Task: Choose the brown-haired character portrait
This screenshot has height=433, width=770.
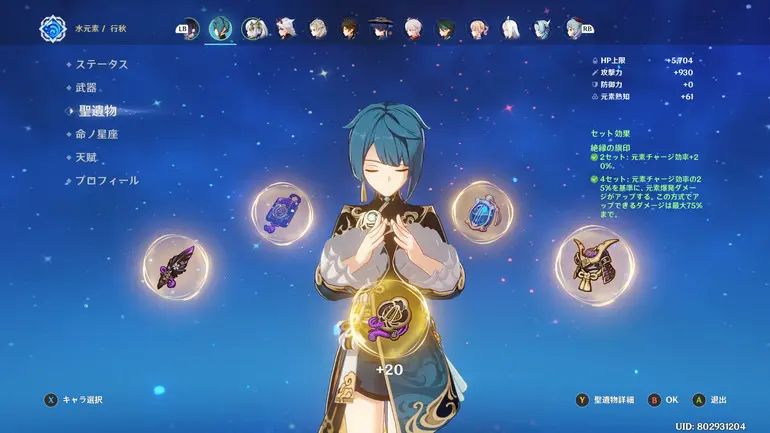Action: (x=349, y=28)
